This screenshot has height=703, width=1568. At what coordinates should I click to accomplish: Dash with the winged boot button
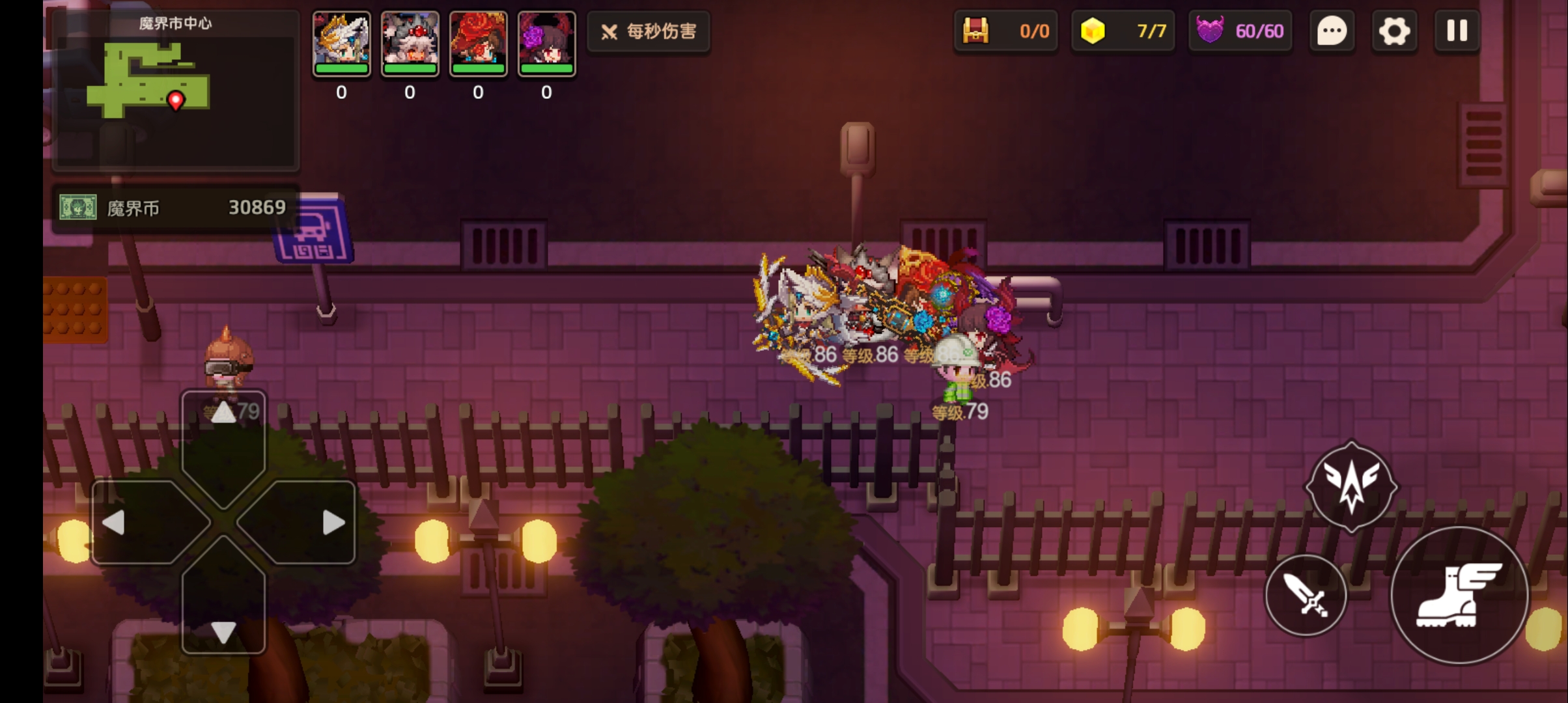[x=1459, y=595]
